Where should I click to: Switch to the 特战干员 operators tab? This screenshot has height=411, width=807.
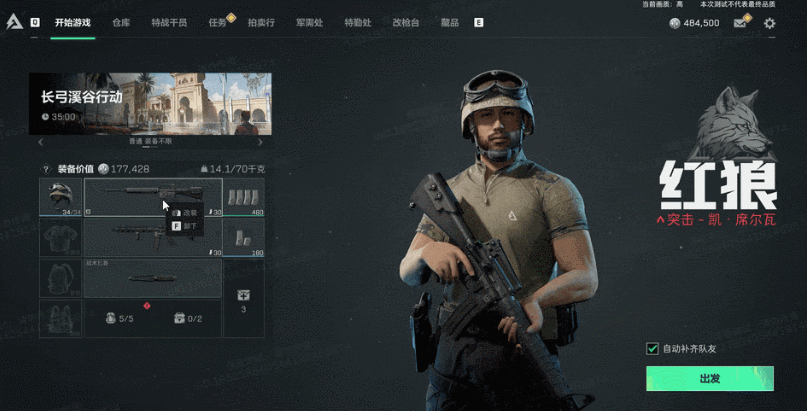(169, 22)
